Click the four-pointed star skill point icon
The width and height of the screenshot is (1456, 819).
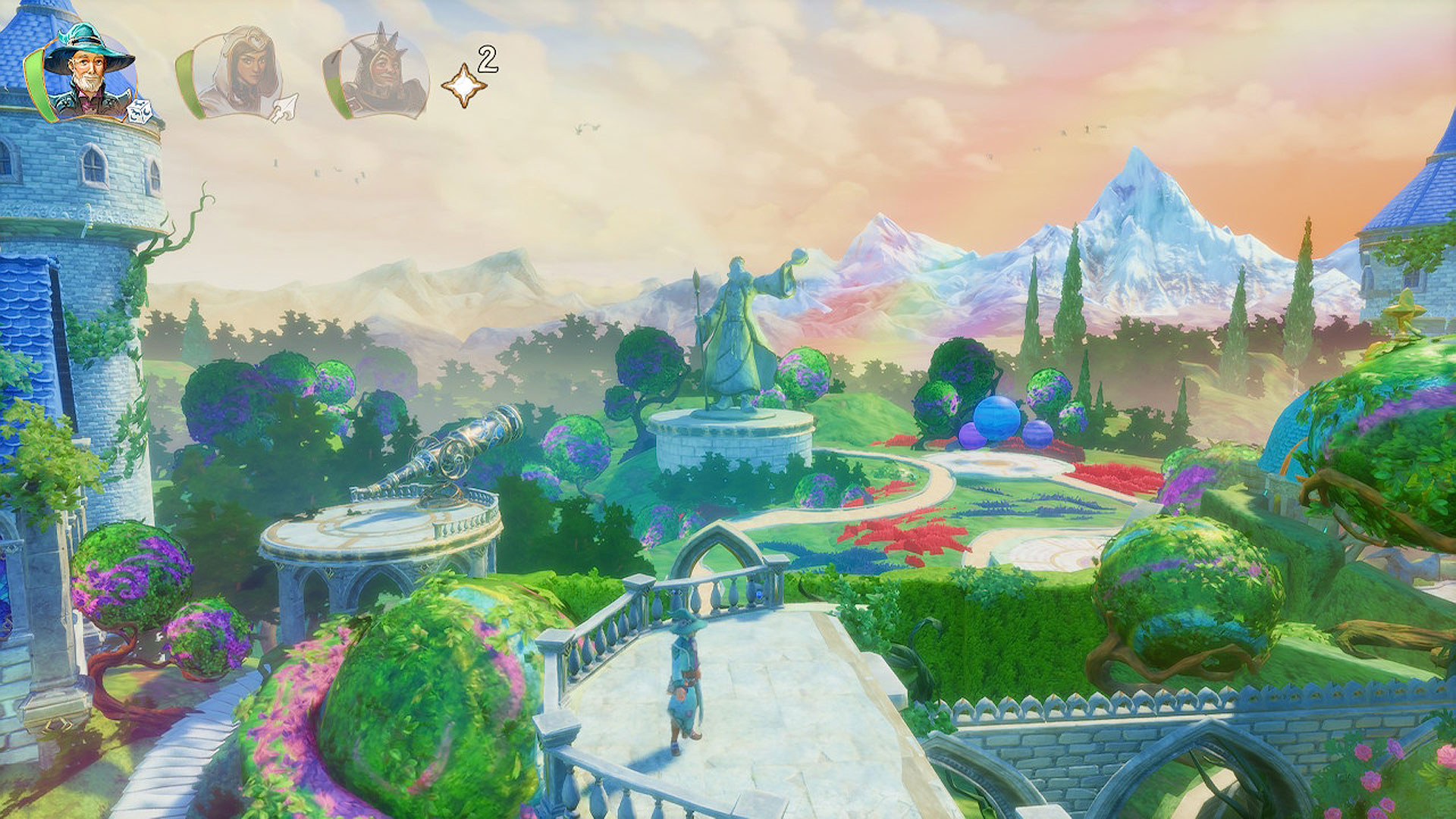coord(463,85)
